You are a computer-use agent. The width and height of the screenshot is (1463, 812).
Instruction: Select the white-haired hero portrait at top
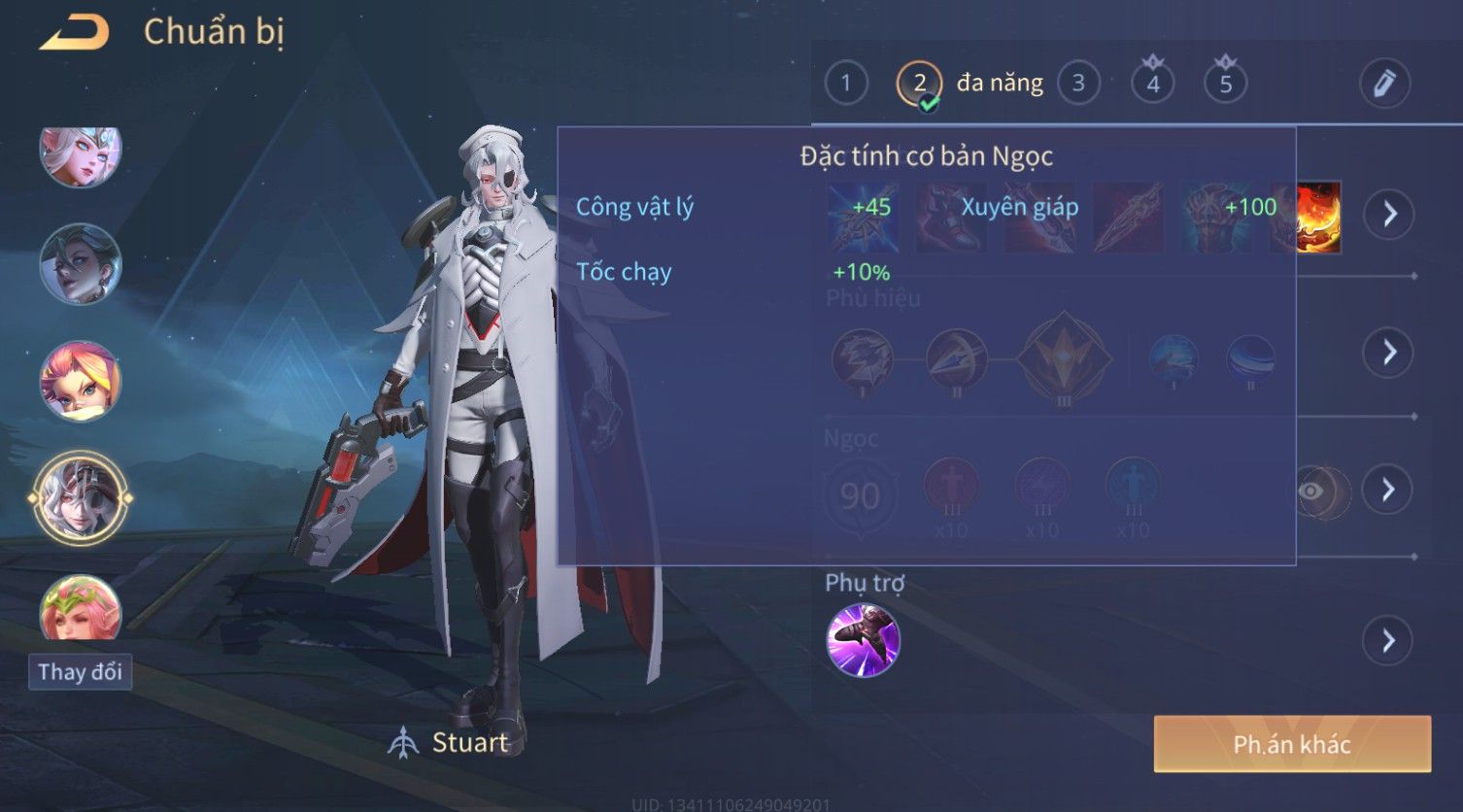point(81,154)
